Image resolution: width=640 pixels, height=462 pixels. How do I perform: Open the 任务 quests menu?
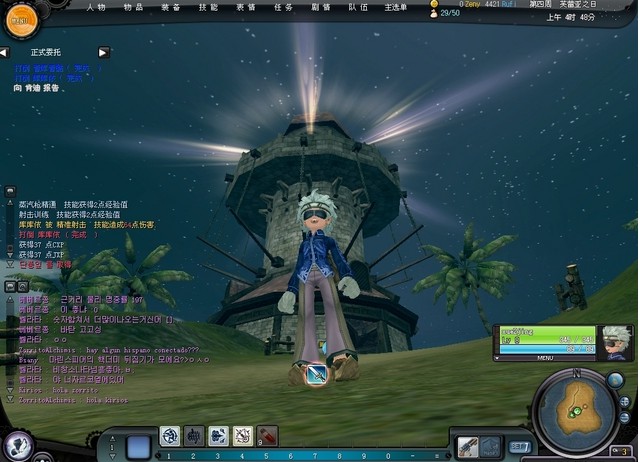[x=283, y=6]
